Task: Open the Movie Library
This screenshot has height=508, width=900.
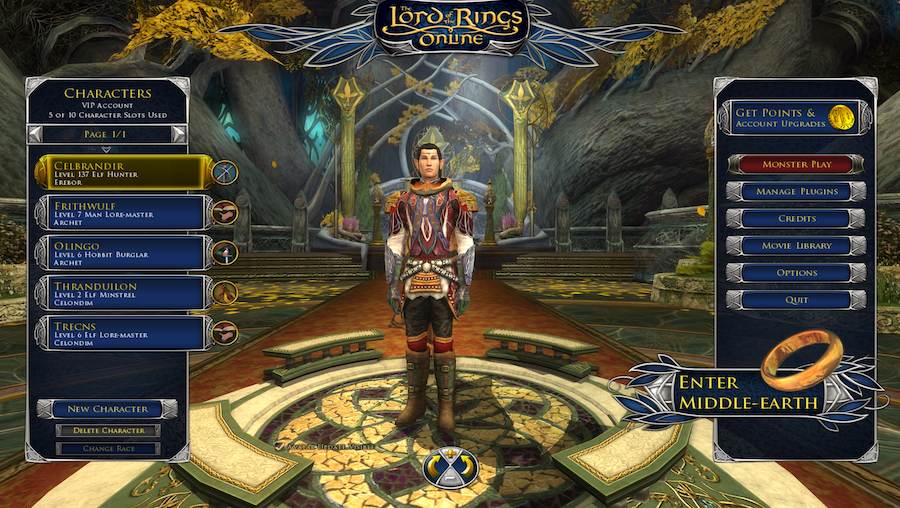Action: [795, 245]
